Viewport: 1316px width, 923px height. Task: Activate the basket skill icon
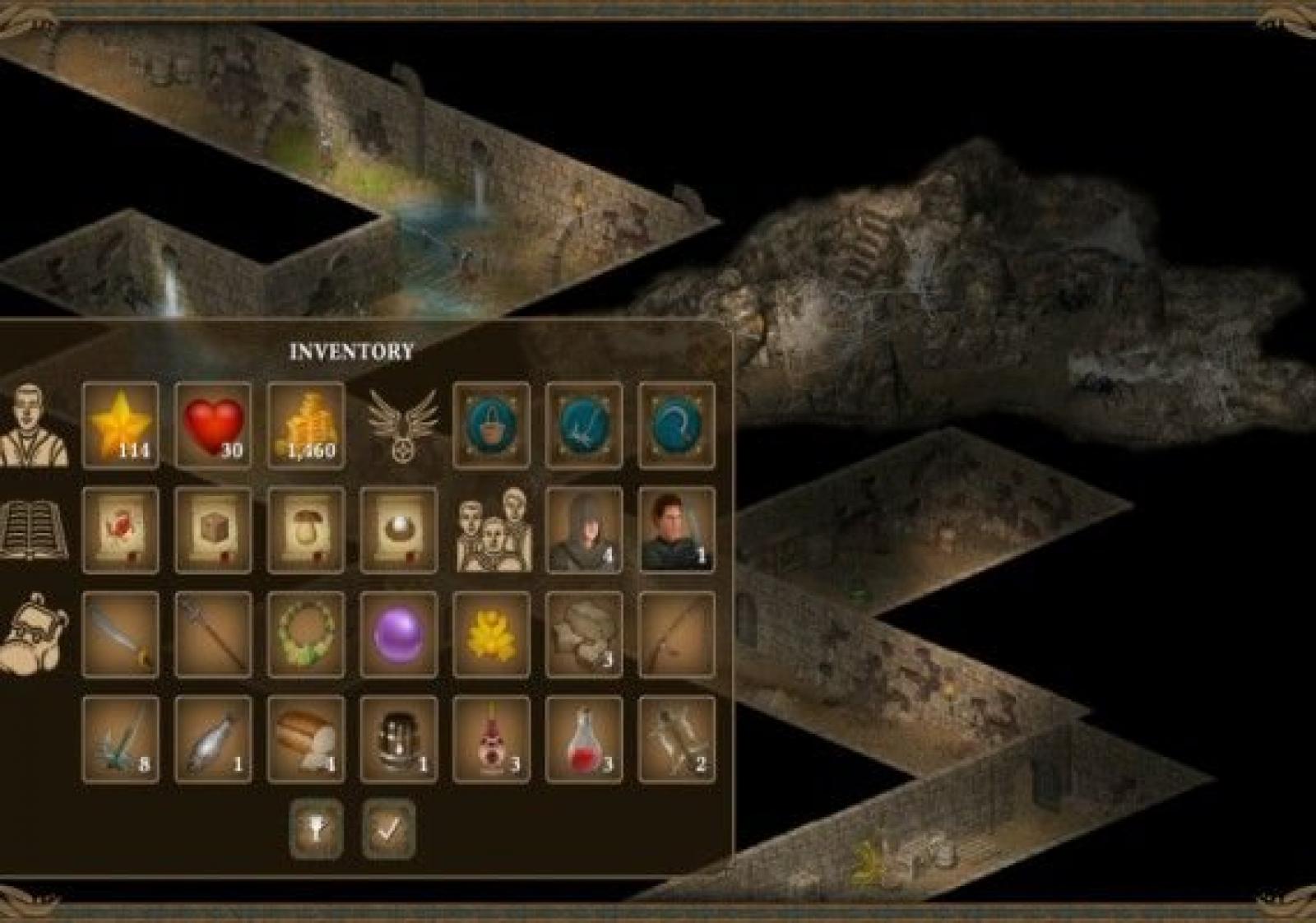(x=491, y=425)
